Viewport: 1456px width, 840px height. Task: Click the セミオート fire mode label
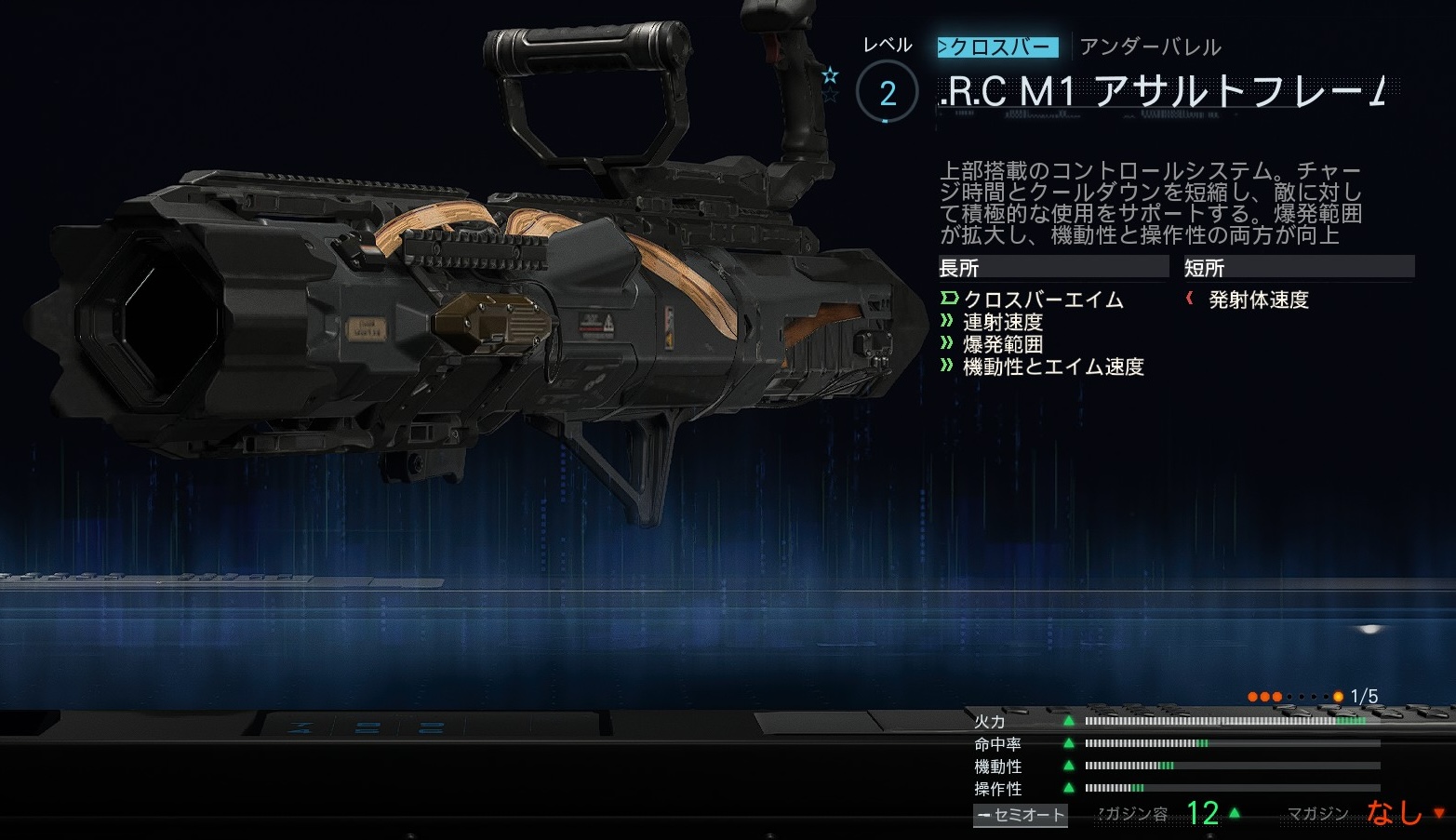[1020, 815]
